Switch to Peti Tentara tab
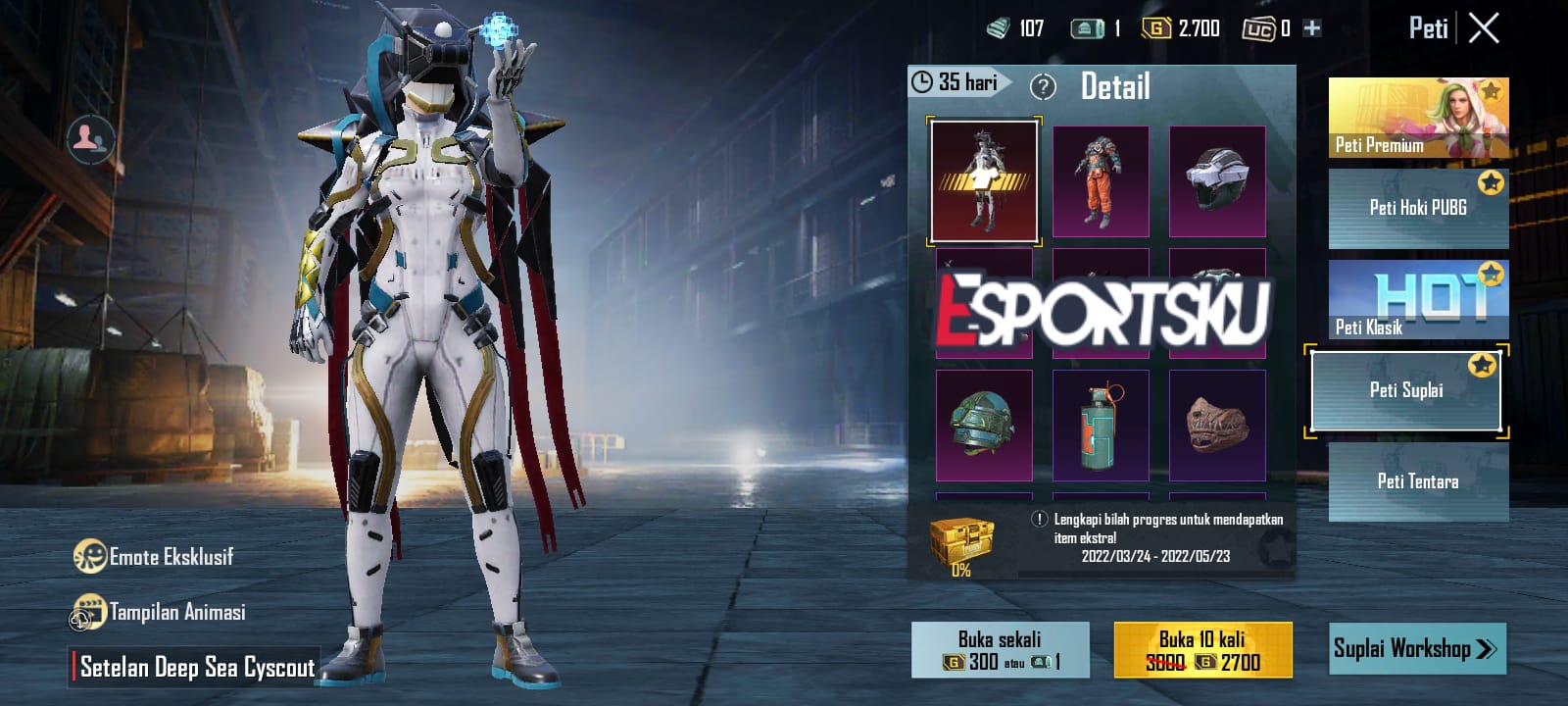This screenshot has width=1568, height=706. coord(1418,481)
